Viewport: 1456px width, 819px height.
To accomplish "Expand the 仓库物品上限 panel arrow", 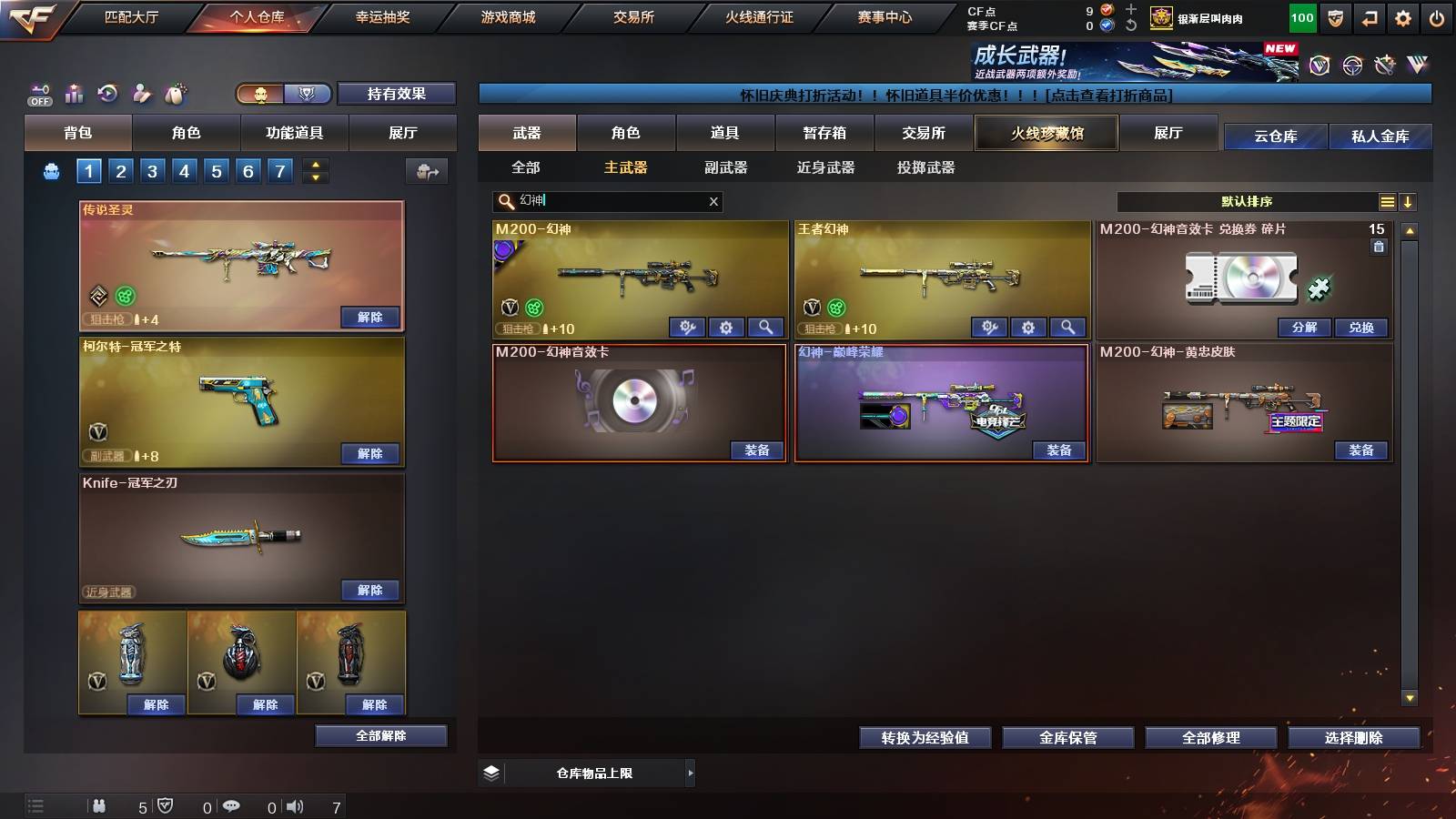I will coord(690,773).
